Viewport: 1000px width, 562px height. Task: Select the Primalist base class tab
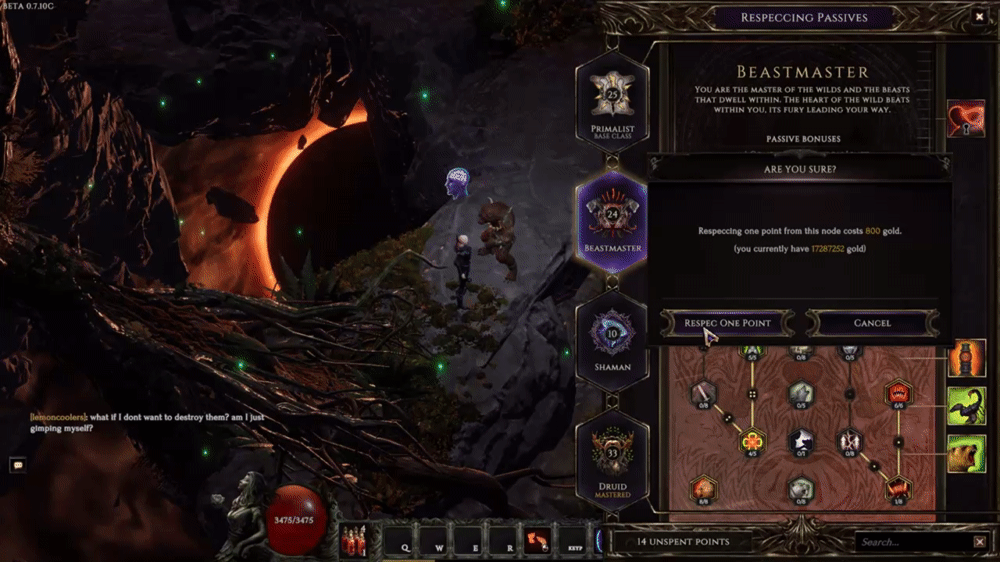pos(612,101)
